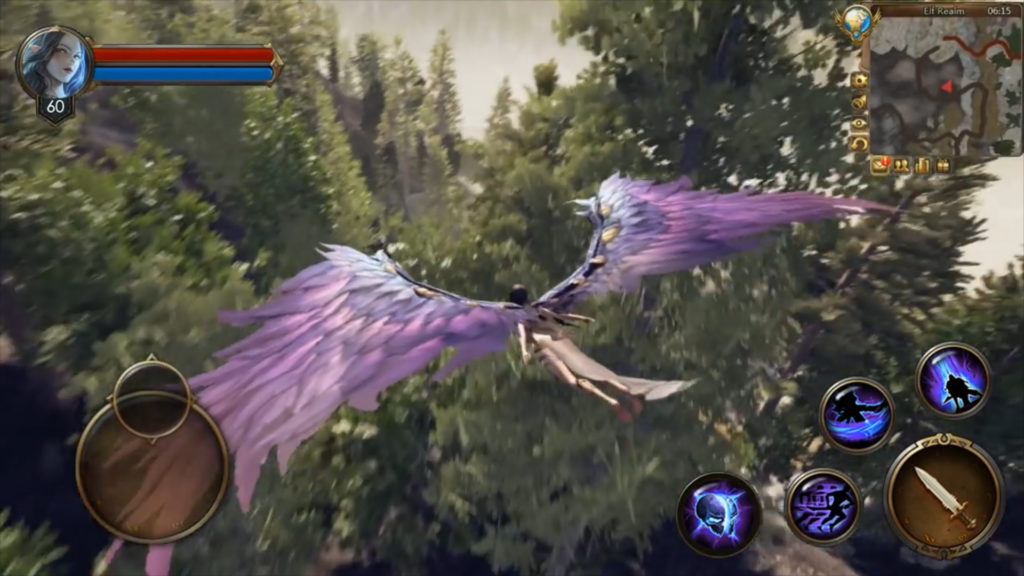Select the circular arrow refresh icon
The width and height of the screenshot is (1024, 576).
[858, 144]
